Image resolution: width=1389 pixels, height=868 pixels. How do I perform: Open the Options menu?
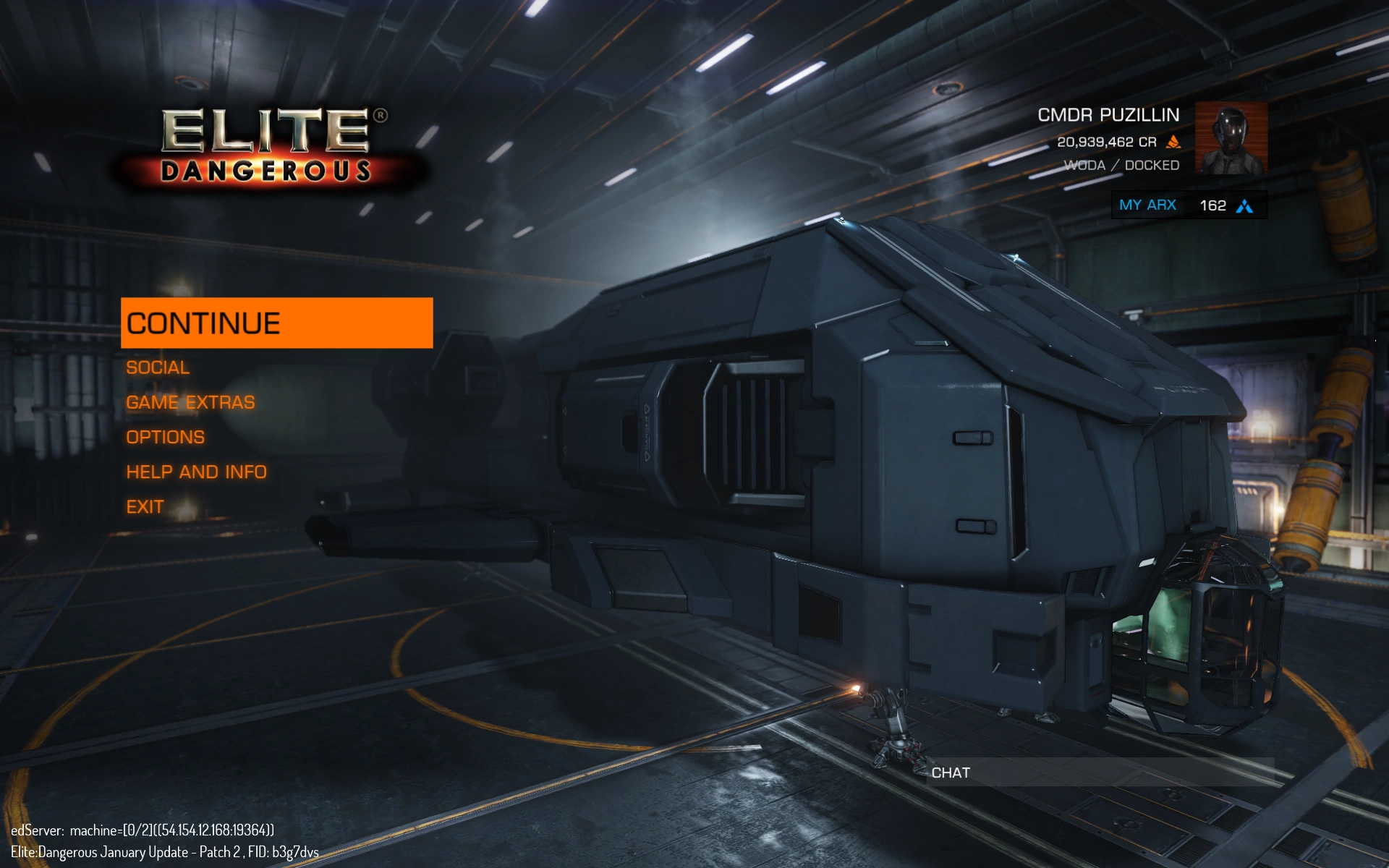[165, 437]
